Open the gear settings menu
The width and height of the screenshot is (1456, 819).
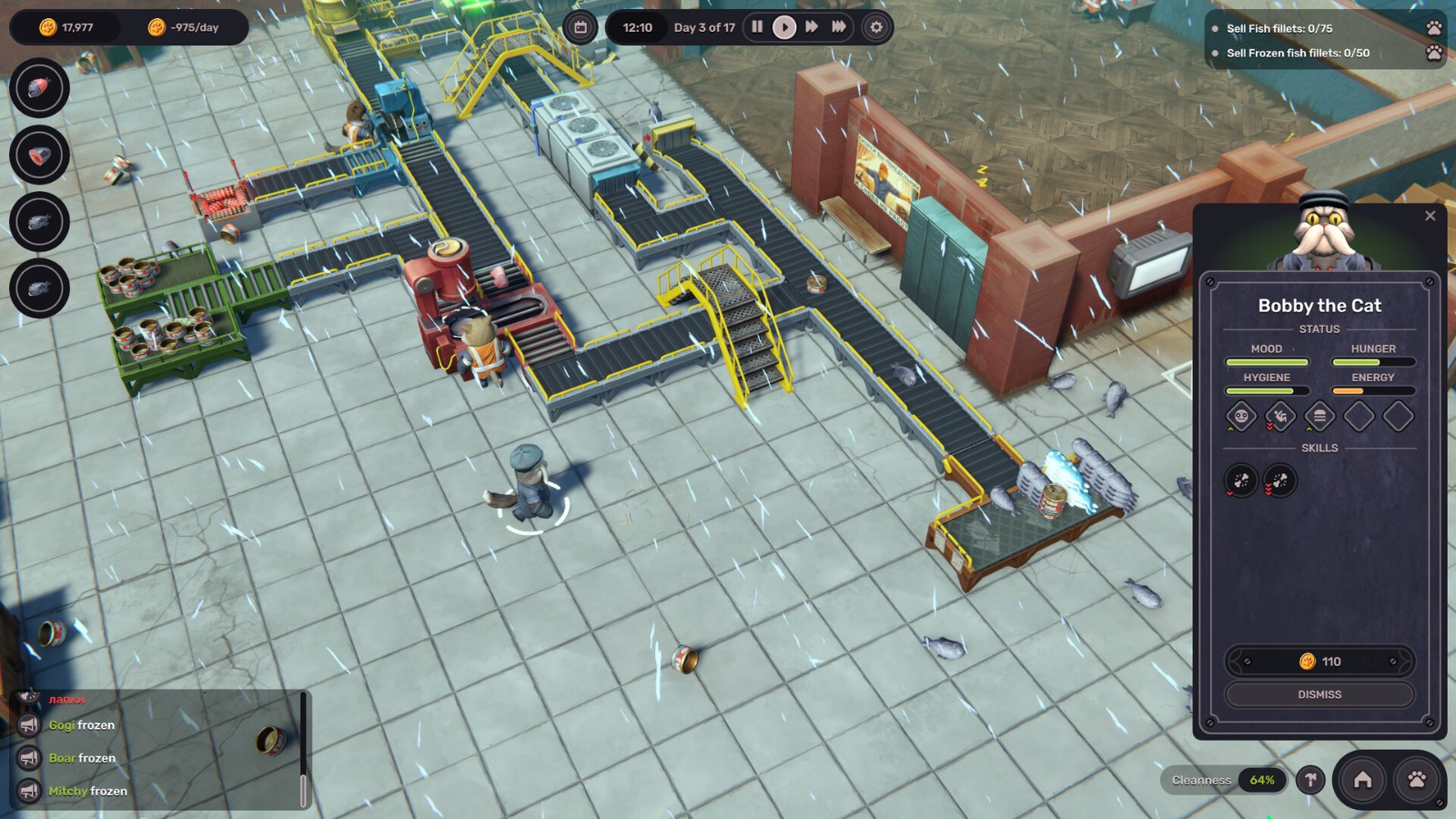[876, 27]
